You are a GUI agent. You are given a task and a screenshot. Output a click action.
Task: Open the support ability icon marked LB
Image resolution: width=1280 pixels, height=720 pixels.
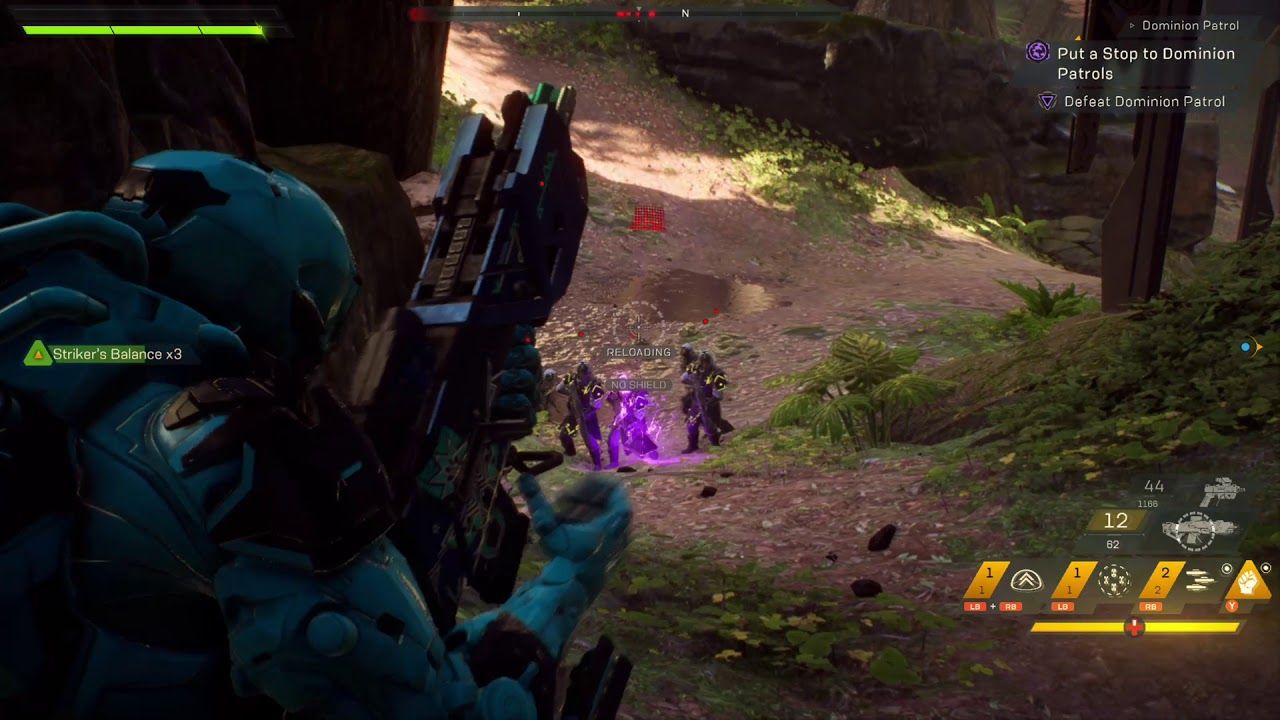coord(1113,579)
